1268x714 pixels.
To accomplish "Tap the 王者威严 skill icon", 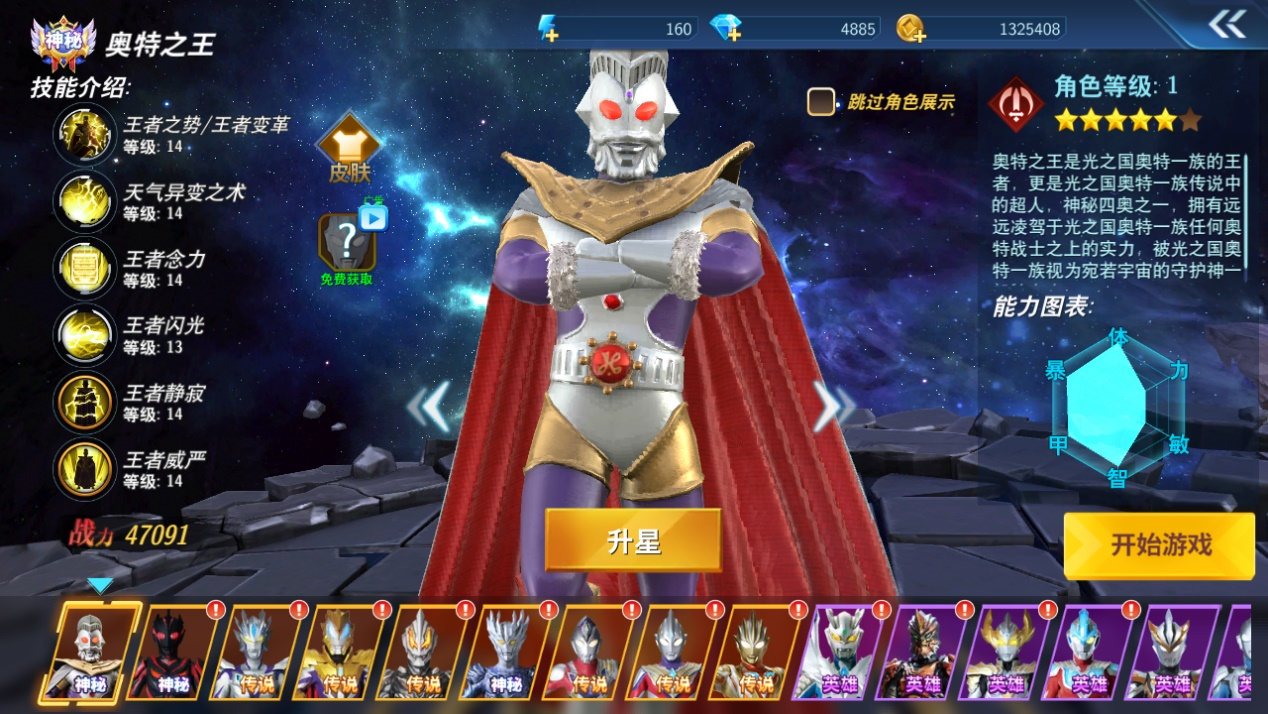I will coord(85,469).
